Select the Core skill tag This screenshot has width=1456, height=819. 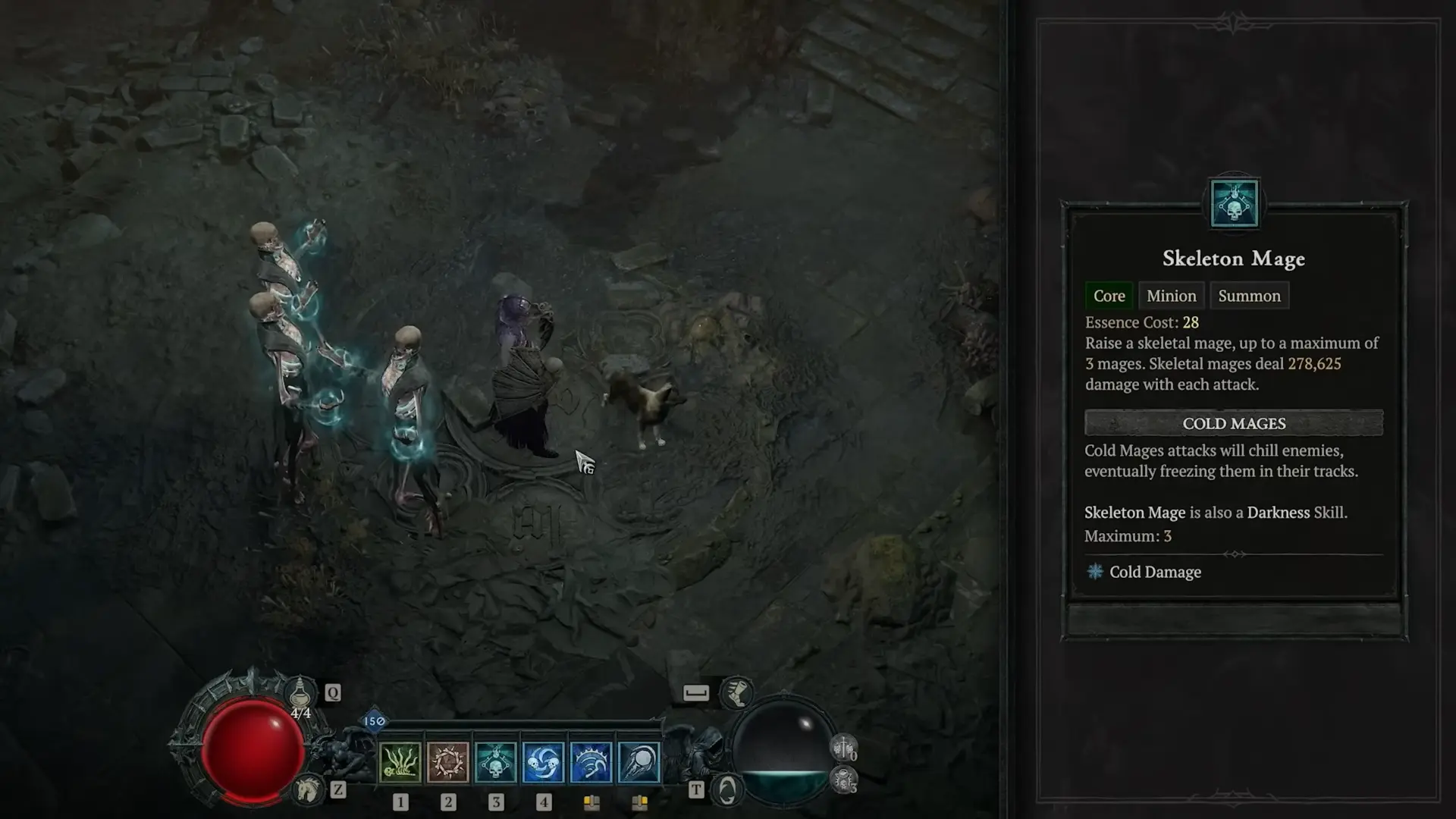[1109, 296]
